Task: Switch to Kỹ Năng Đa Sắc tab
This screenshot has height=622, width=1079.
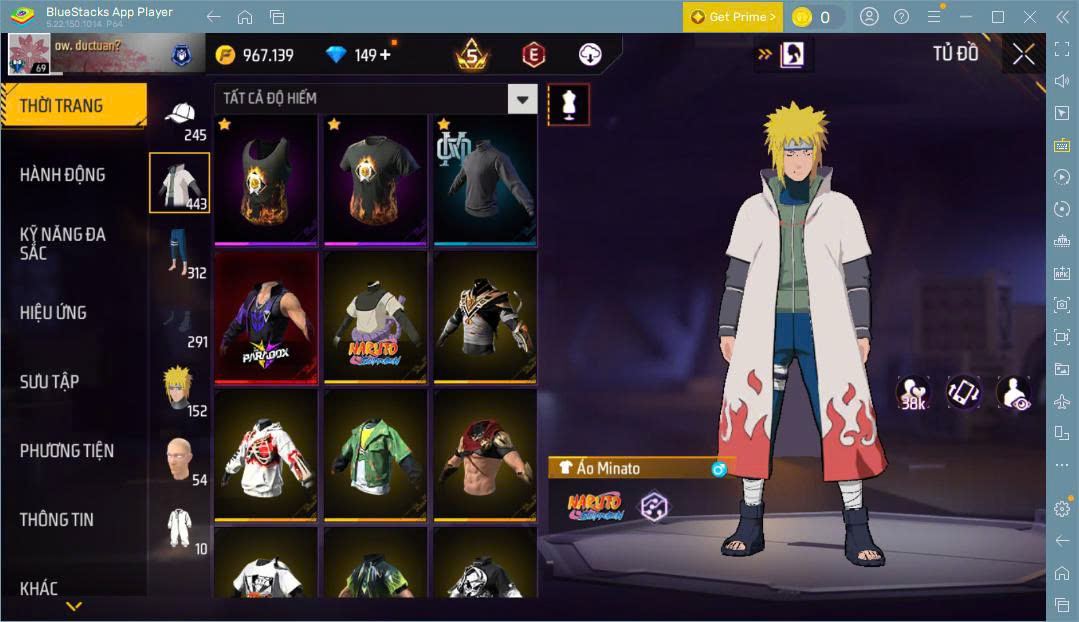Action: pyautogui.click(x=62, y=243)
